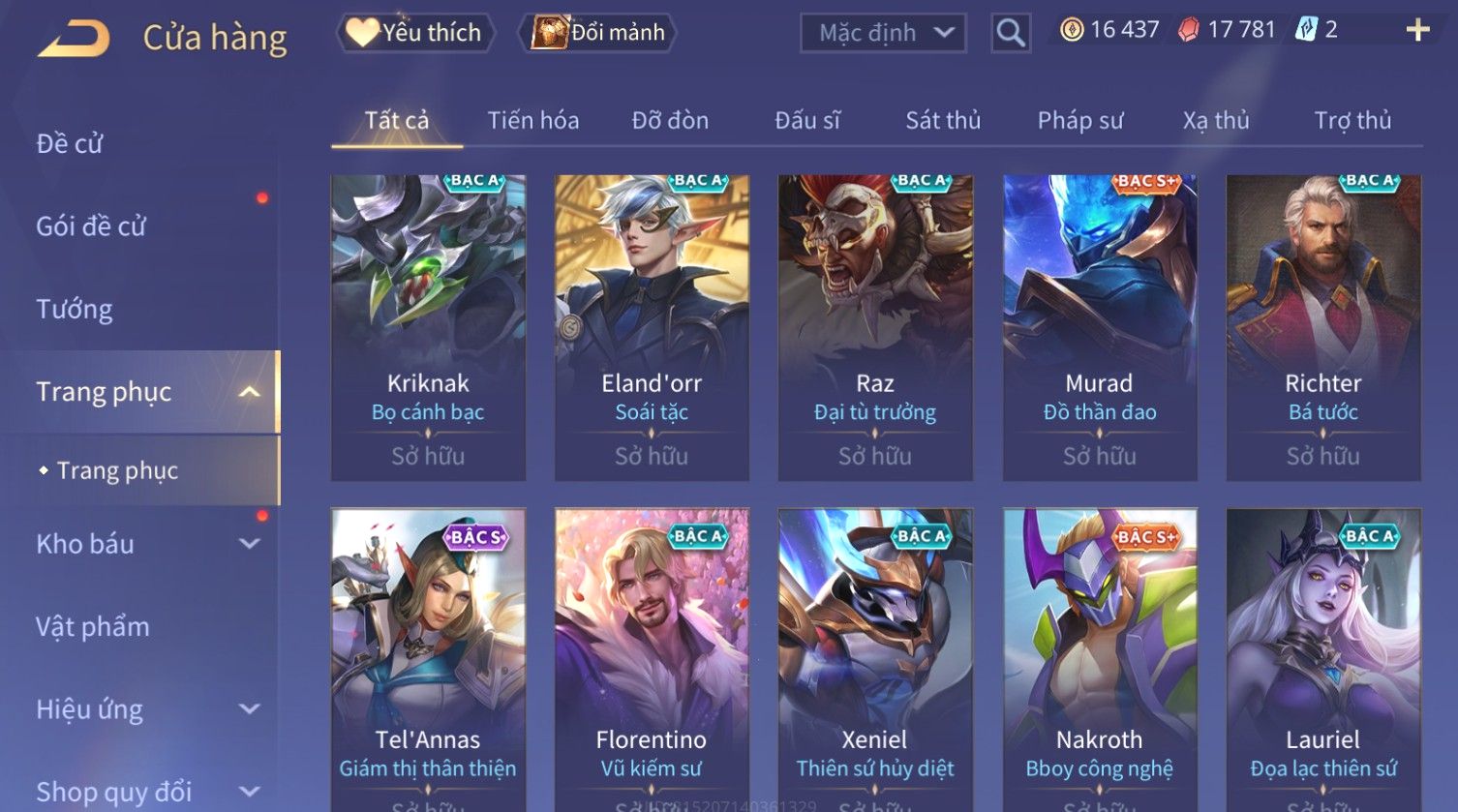The height and width of the screenshot is (812, 1458).
Task: Open the Đổi mảnh exchange
Action: [598, 33]
